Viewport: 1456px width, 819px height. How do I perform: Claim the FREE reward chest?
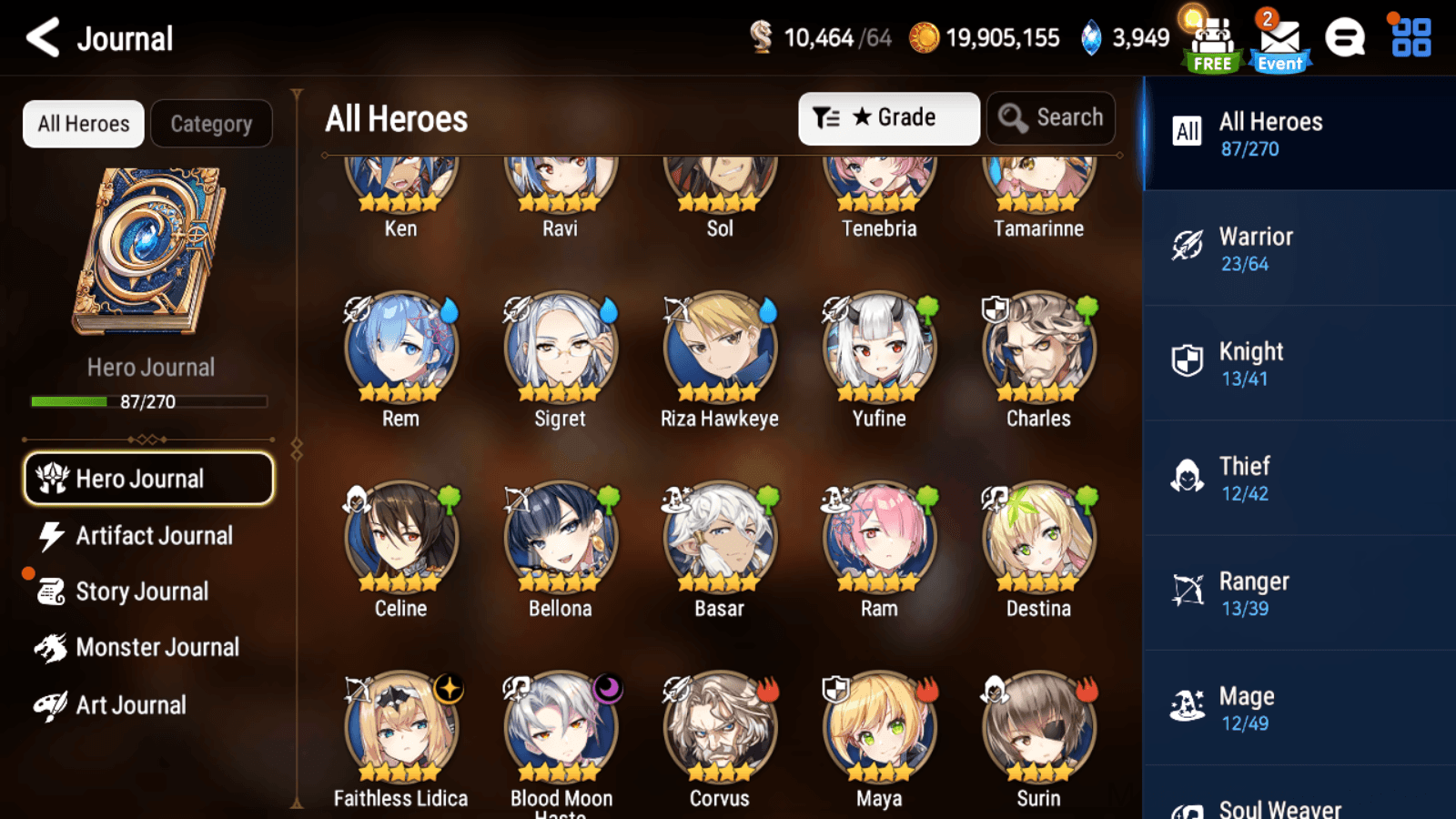tap(1211, 38)
